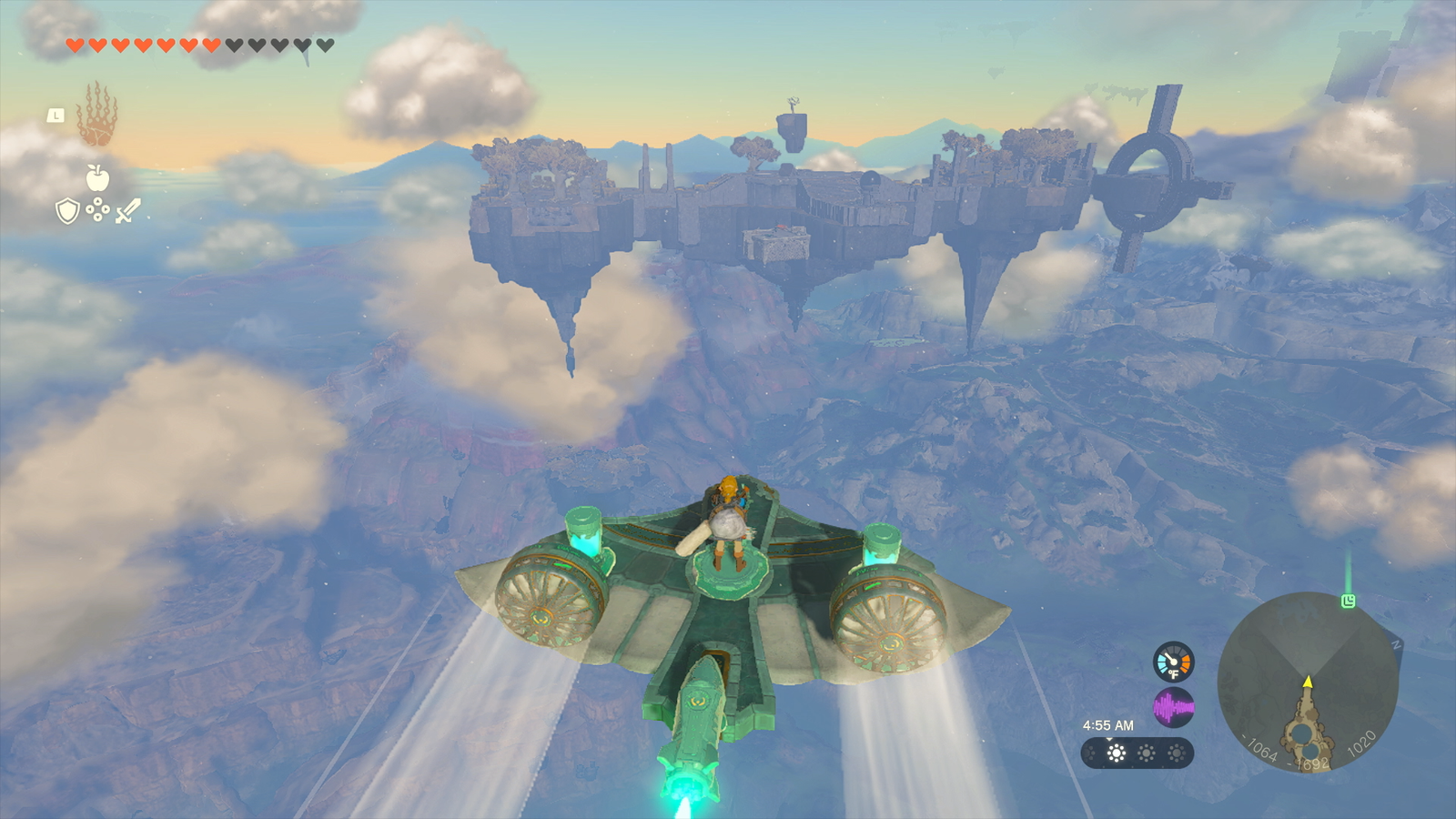
Task: Click the Fahrenheit temperature gauge
Action: pyautogui.click(x=1172, y=662)
